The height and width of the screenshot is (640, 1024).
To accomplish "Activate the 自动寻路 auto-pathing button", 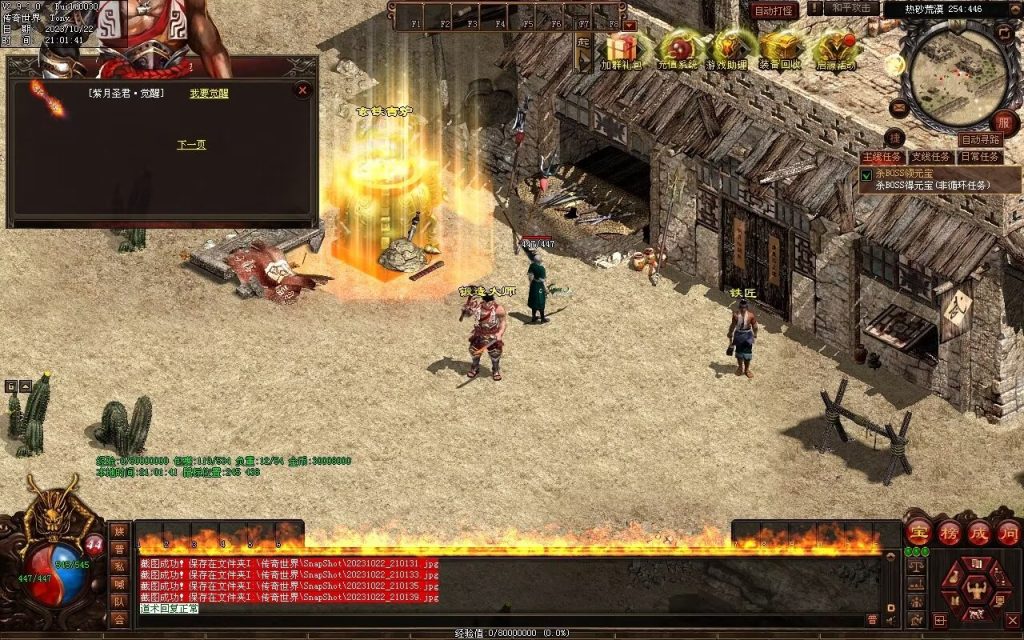I will tap(980, 140).
